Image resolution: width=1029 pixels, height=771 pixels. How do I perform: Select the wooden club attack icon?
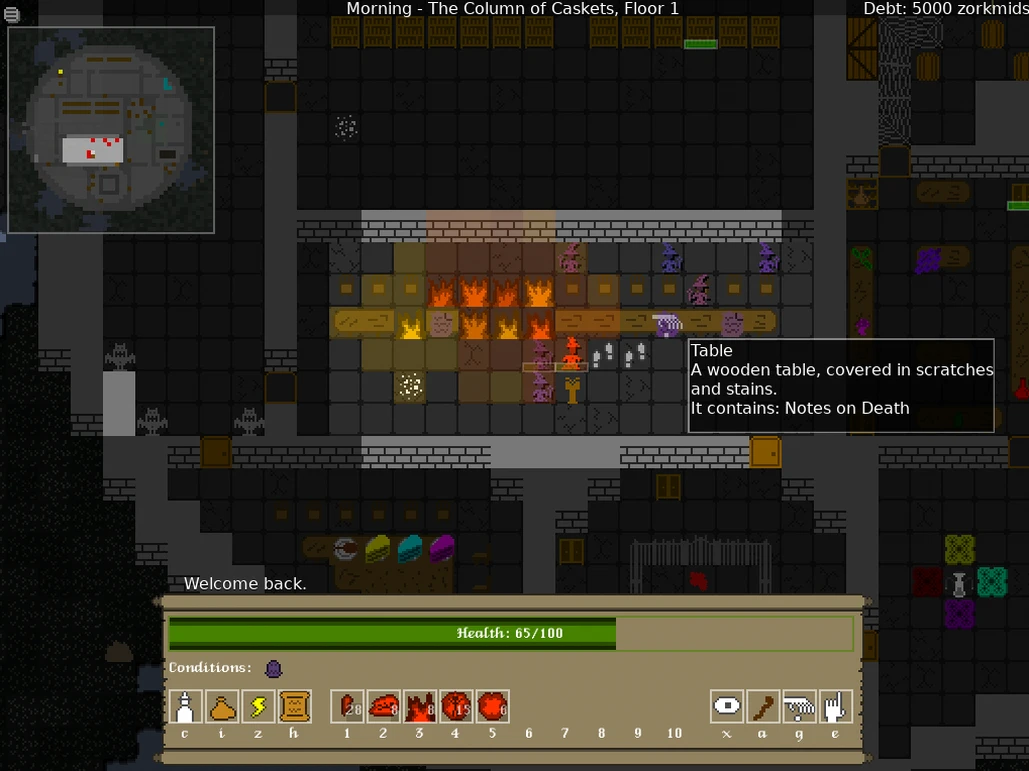tap(763, 706)
